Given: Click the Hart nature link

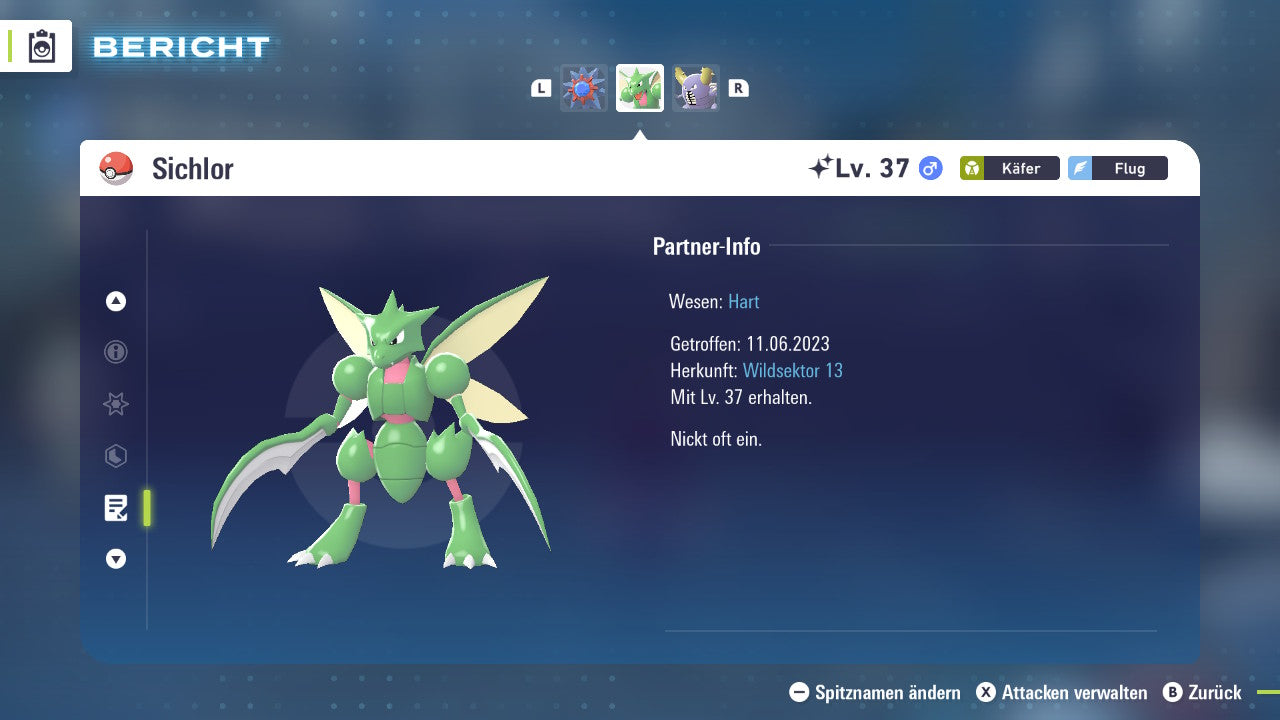Looking at the screenshot, I should [743, 301].
